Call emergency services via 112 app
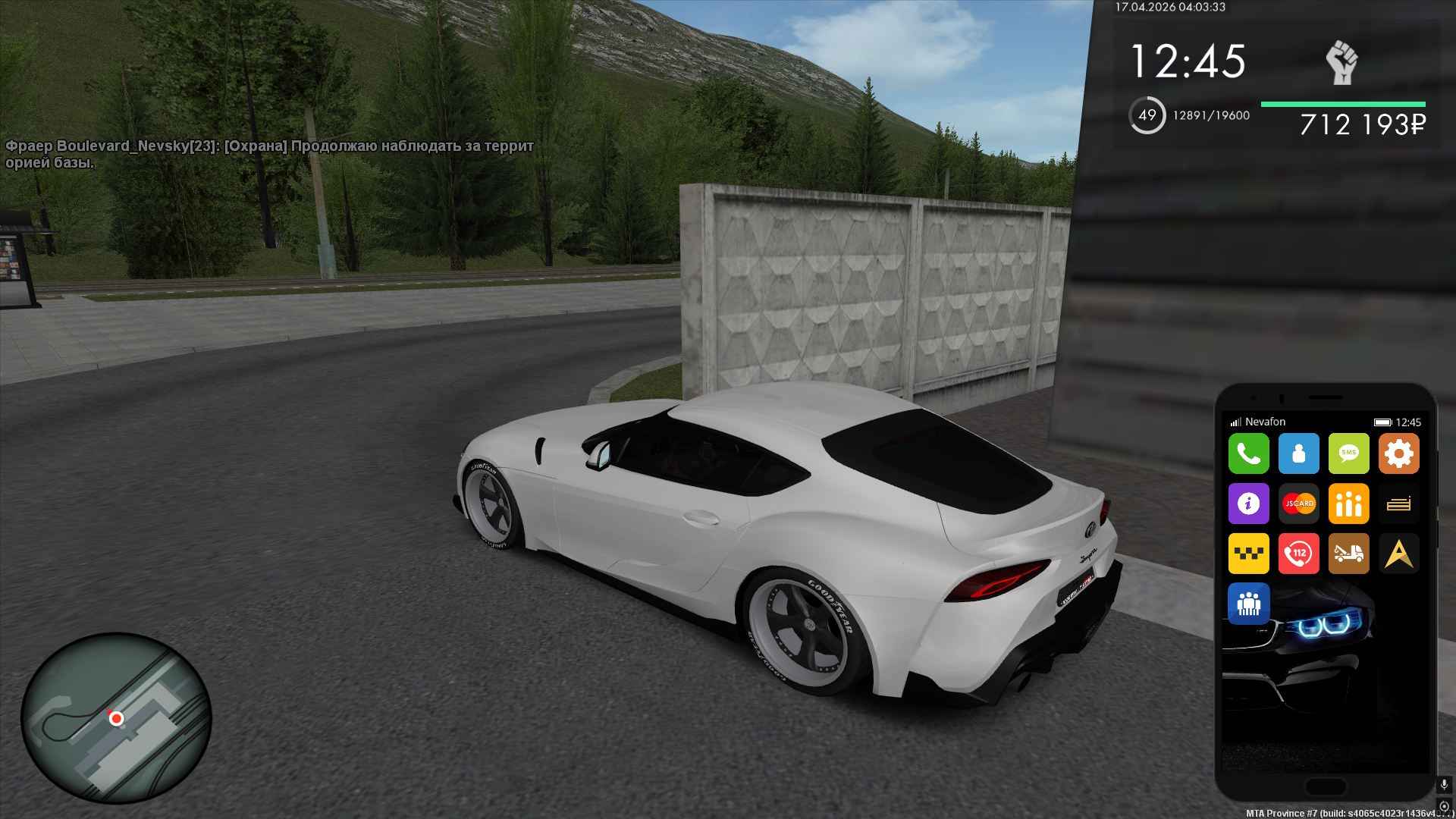 [1298, 554]
